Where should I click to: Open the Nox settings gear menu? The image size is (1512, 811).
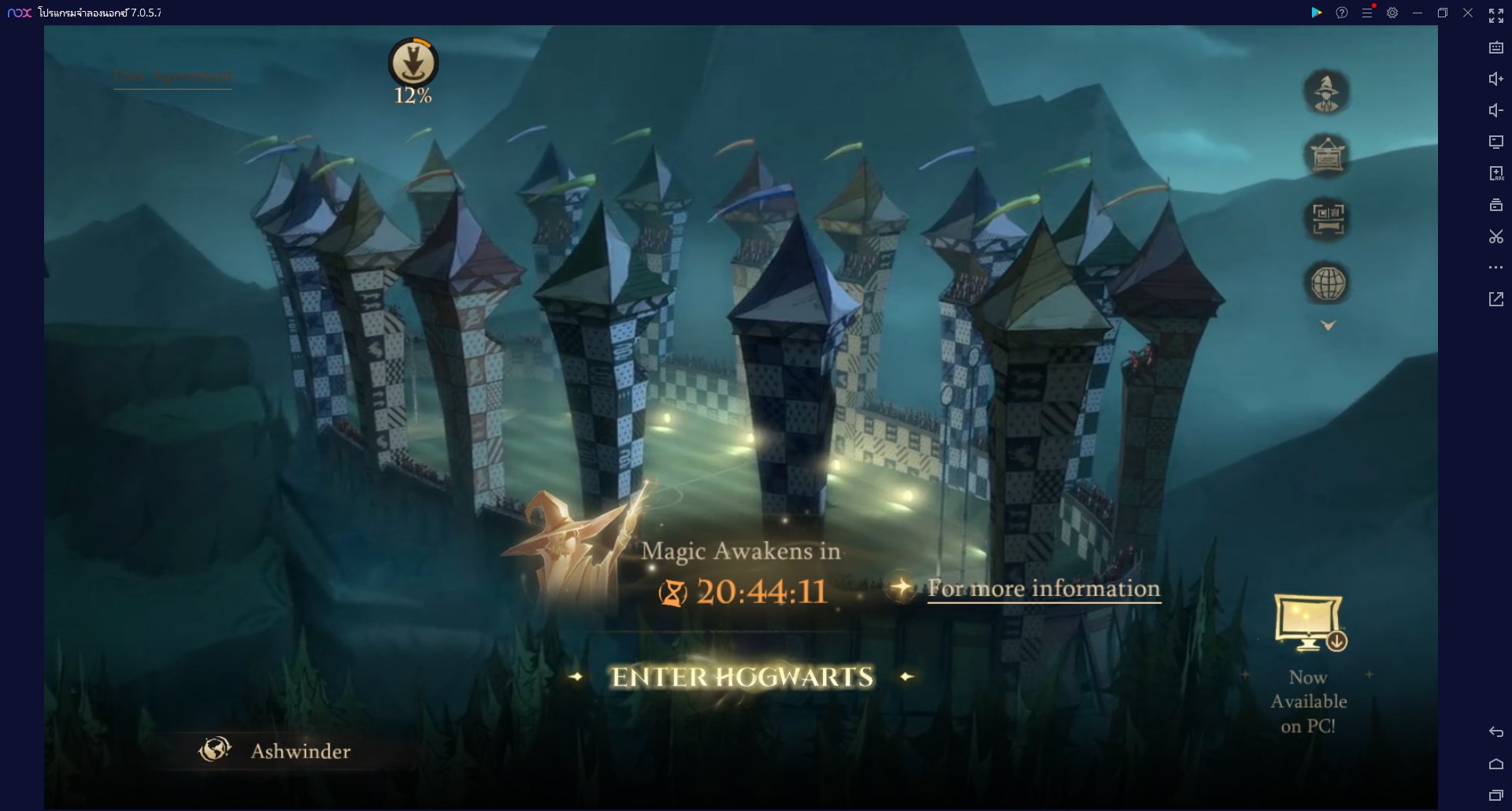tap(1393, 13)
